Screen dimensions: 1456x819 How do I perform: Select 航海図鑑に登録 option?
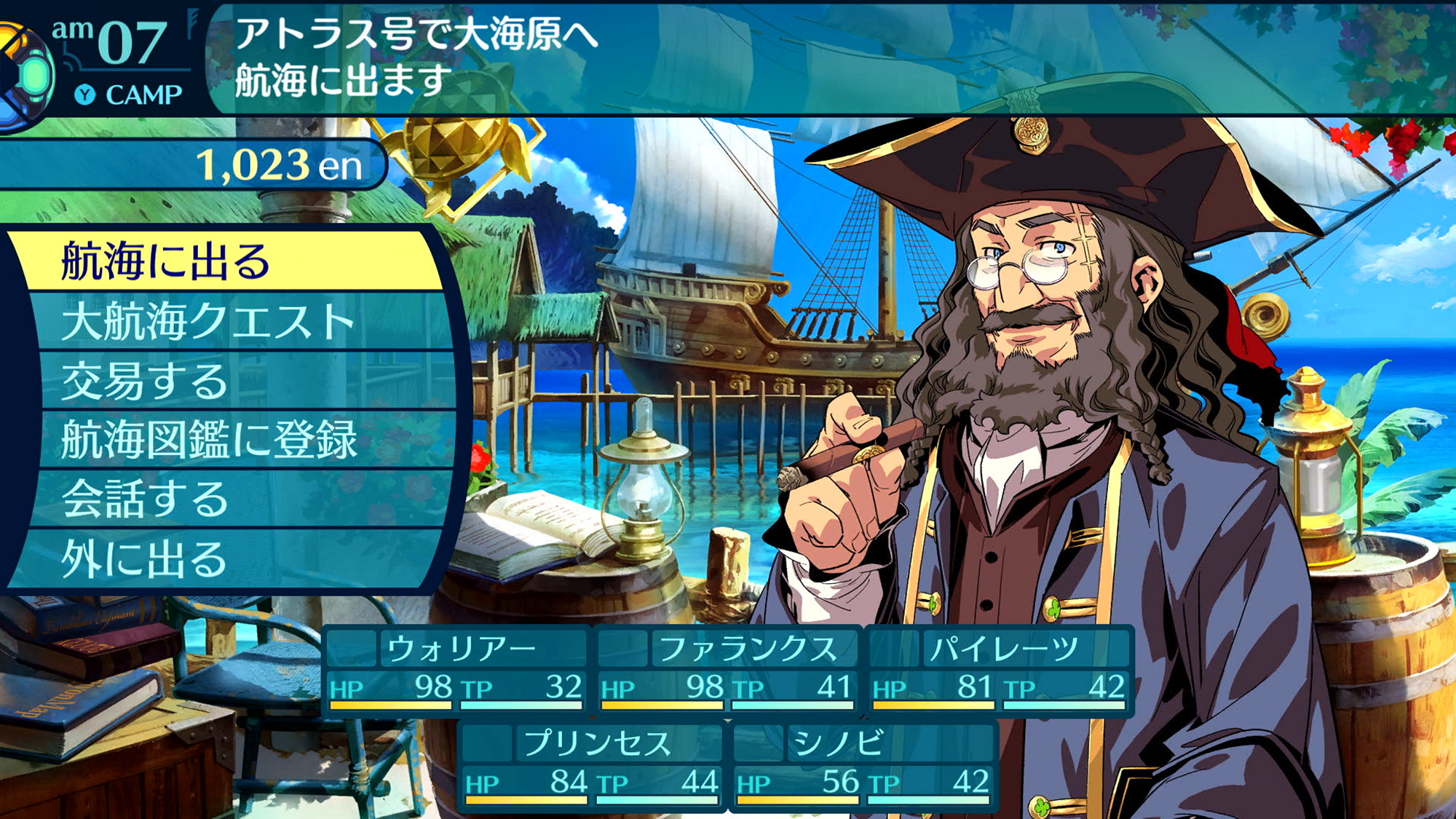[x=233, y=440]
